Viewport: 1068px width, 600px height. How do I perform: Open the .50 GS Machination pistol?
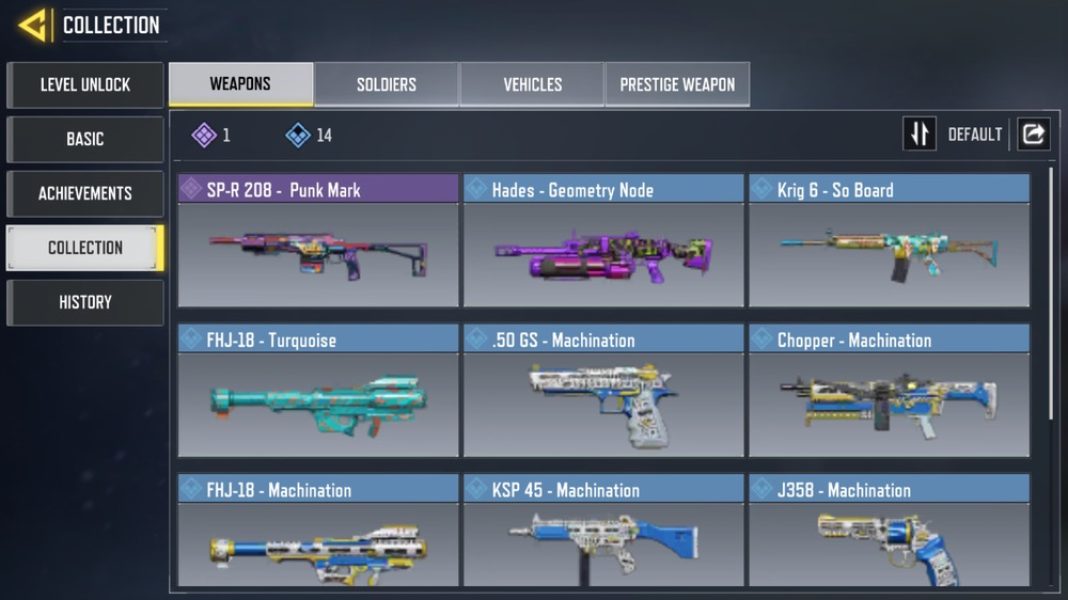click(x=603, y=391)
